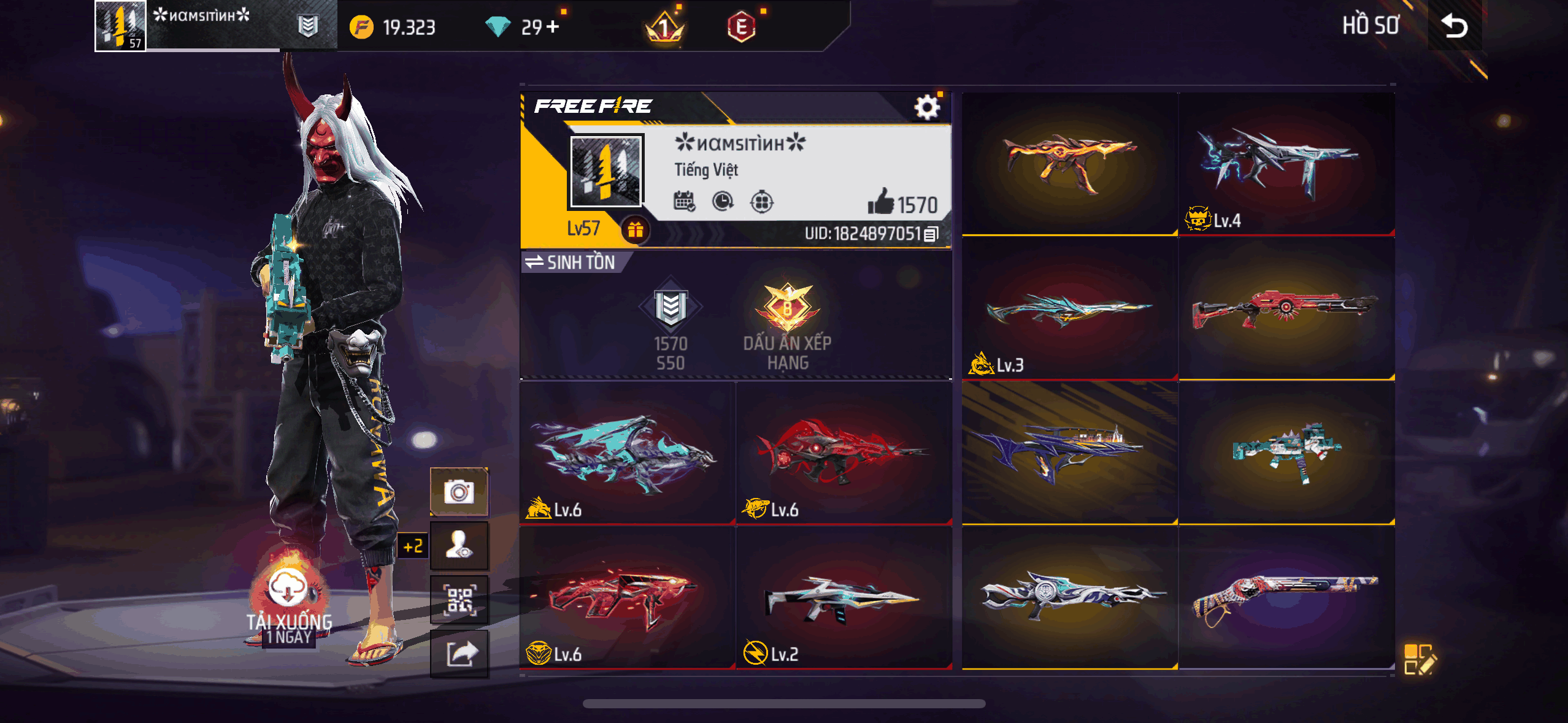Viewport: 1568px width, 723px height.
Task: Click the diamond balance icon in the top bar
Action: point(499,27)
